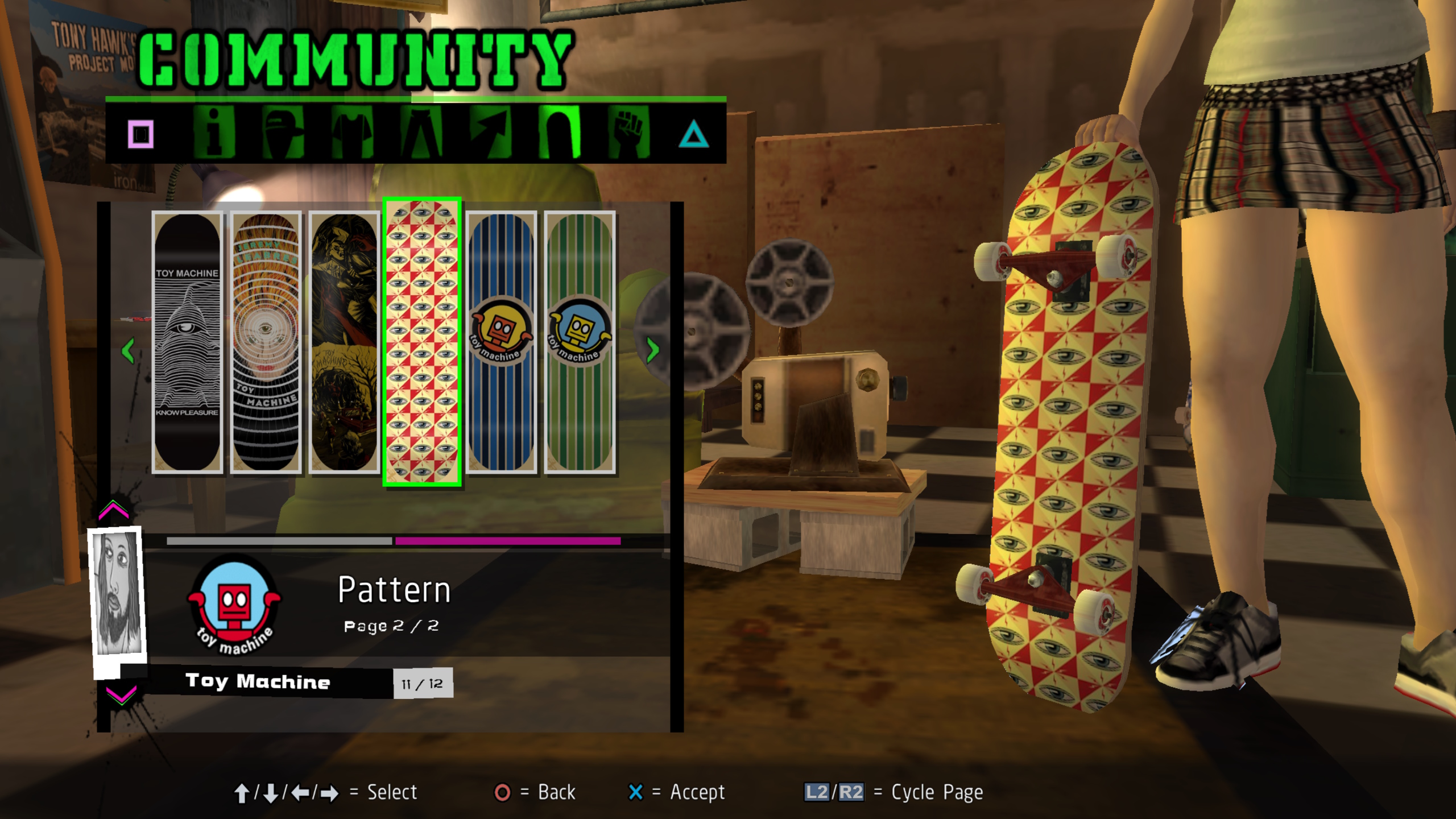1456x819 pixels.
Task: Cycle to next brand with pink down arrow
Action: pos(121,694)
